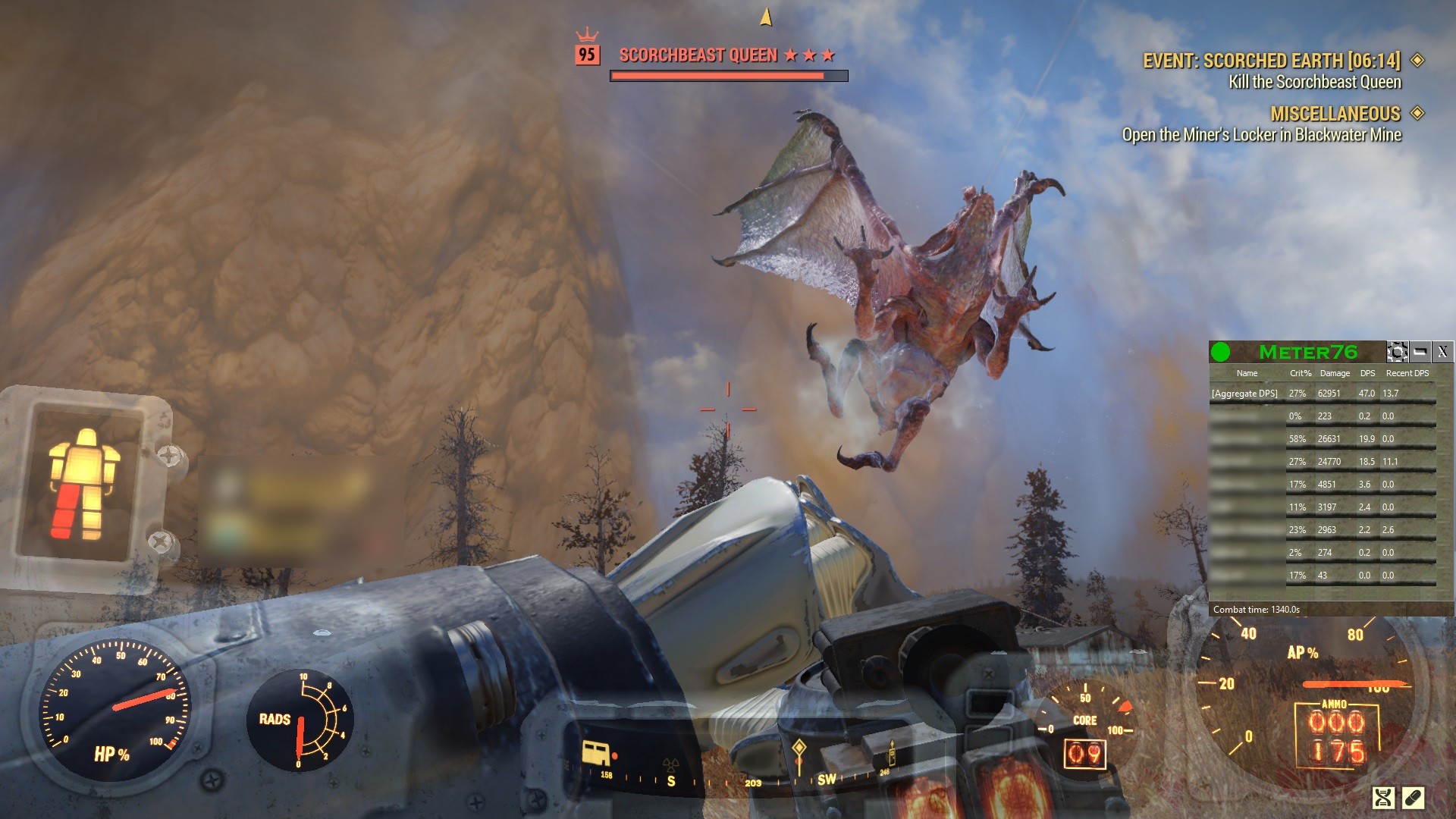Viewport: 1456px width, 819px height.
Task: Select the Miscellaneous objective entry
Action: (1335, 114)
